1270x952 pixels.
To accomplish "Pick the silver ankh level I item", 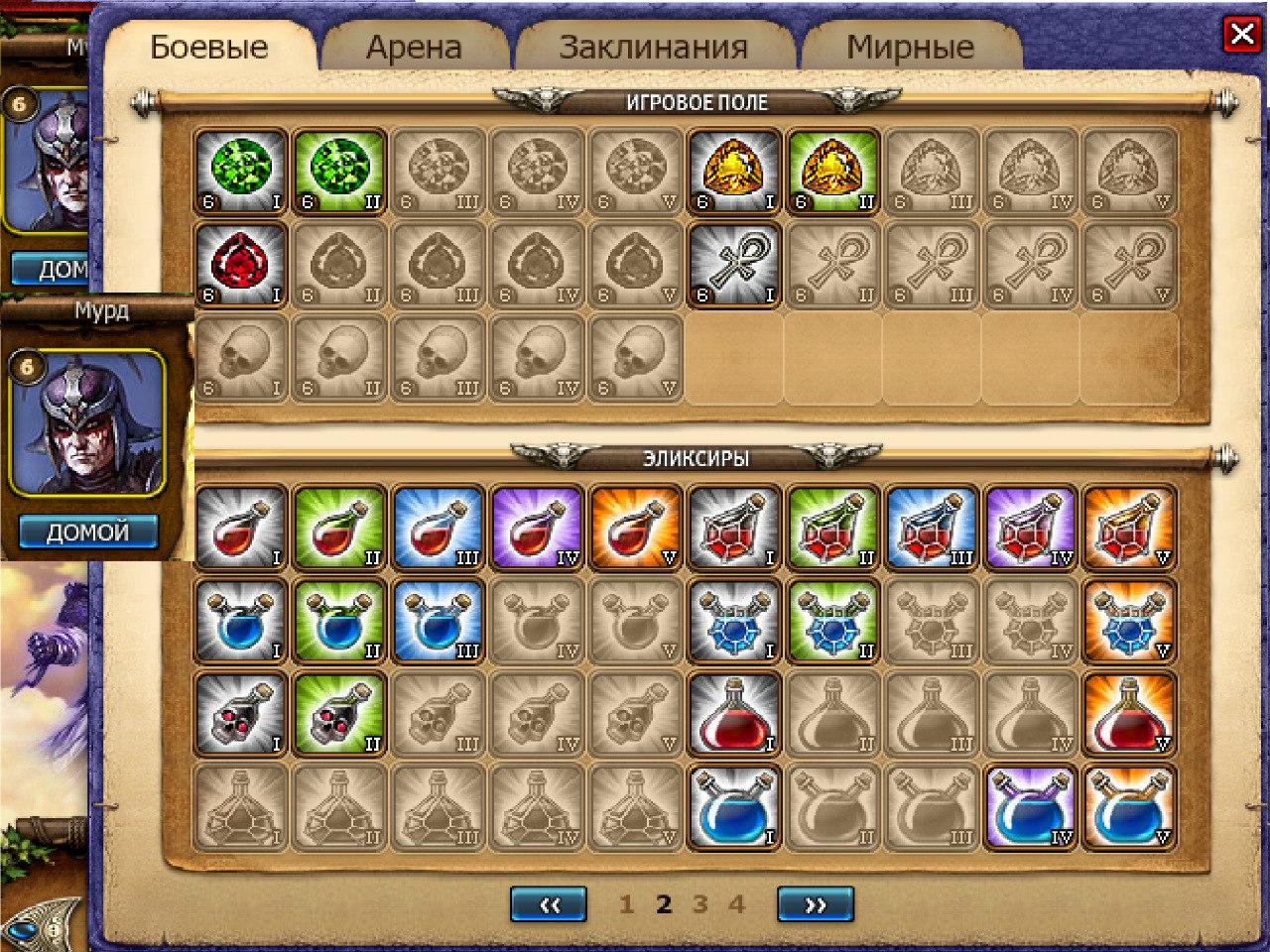I will click(735, 265).
